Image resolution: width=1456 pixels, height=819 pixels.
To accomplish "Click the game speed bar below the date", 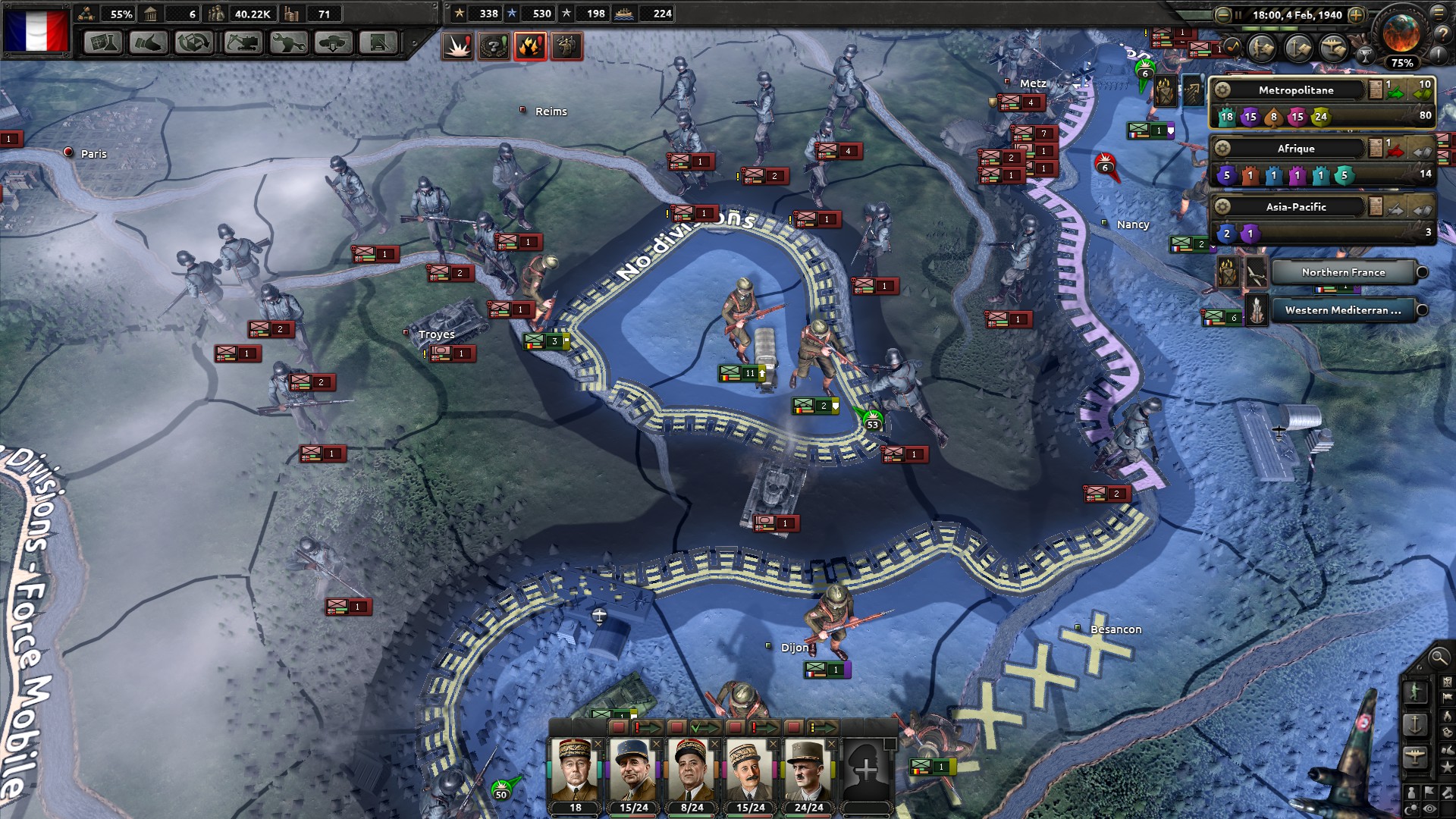I will [1289, 28].
